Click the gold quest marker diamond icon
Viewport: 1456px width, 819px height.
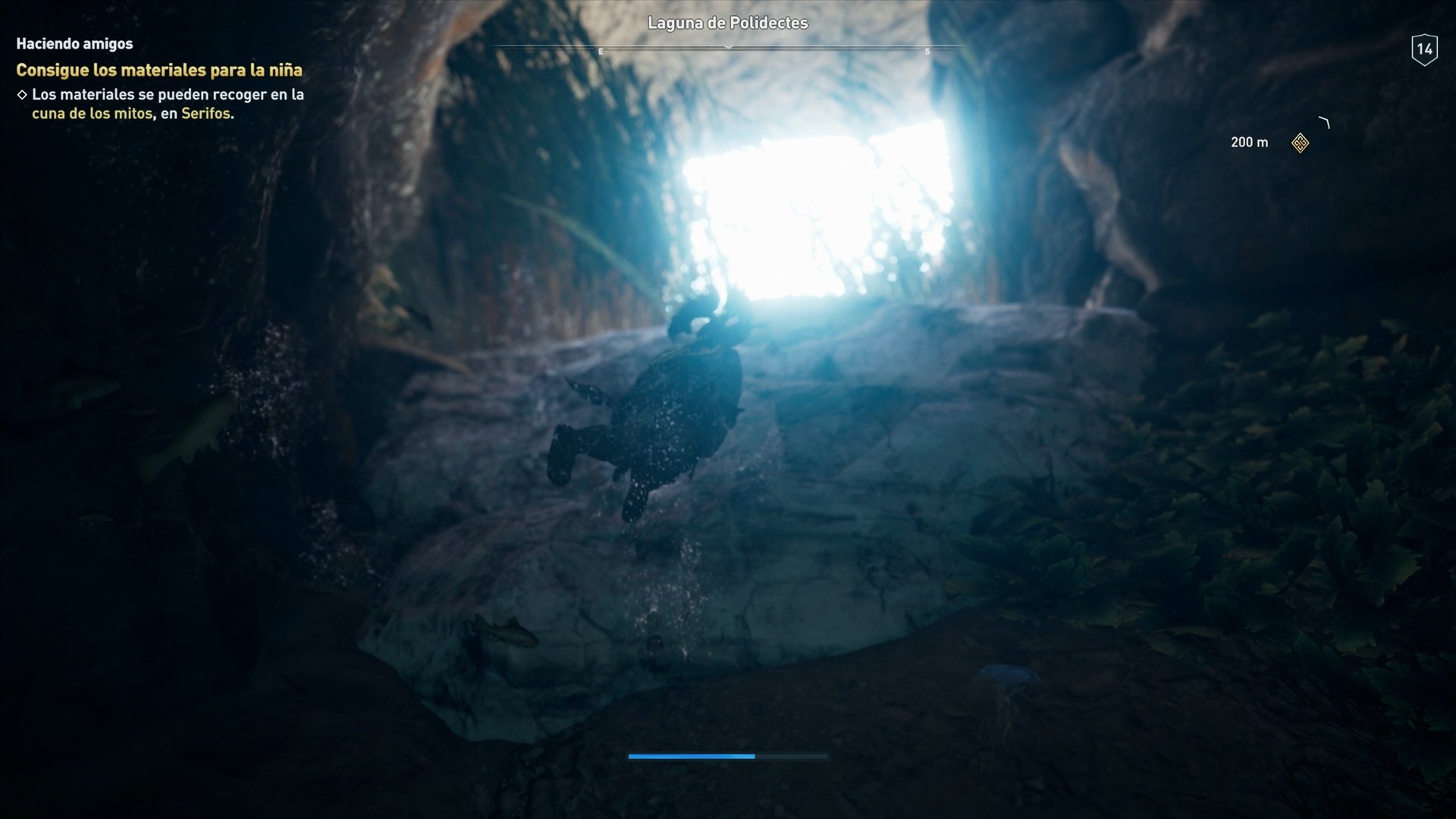(1300, 144)
